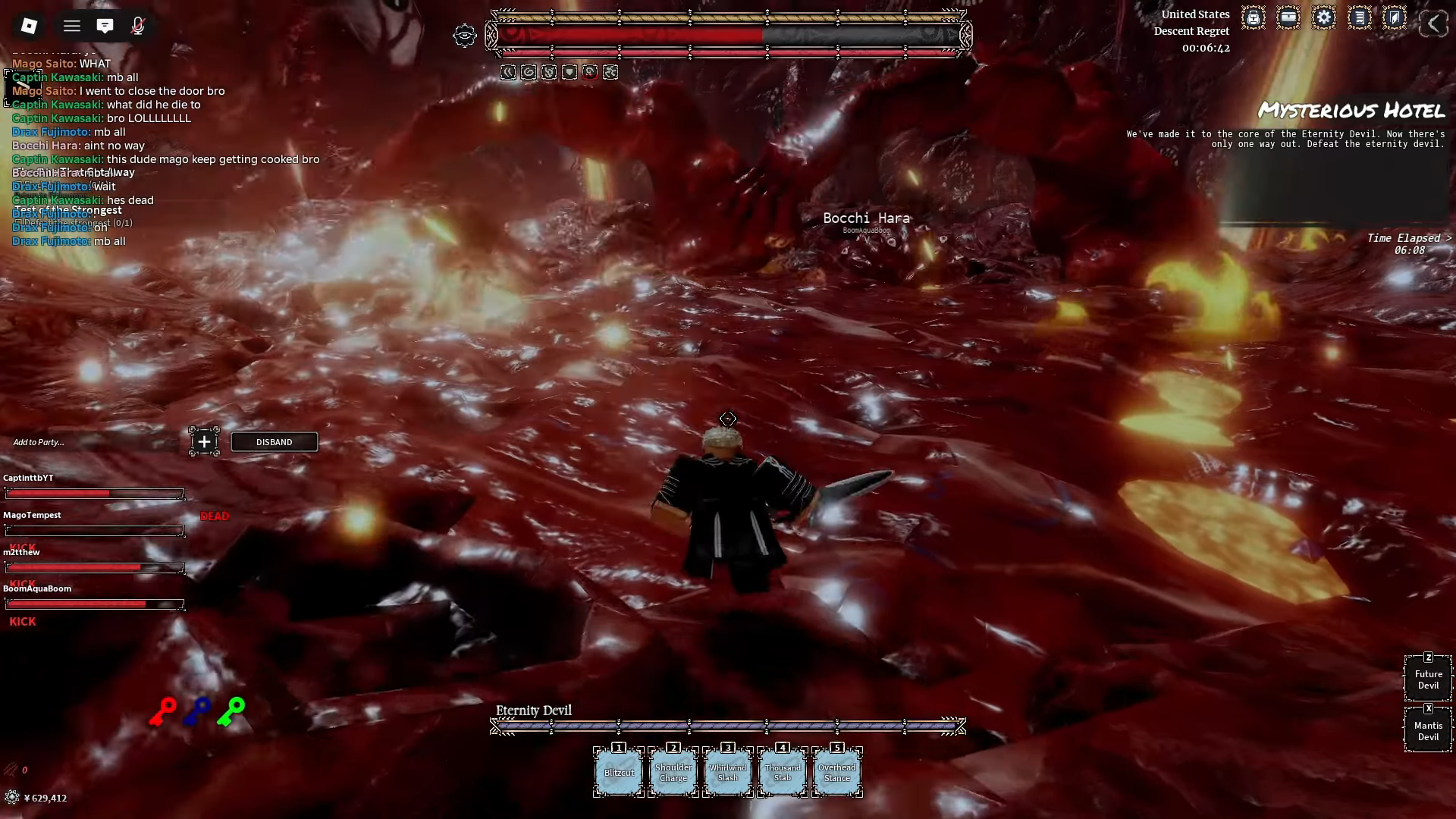
Task: Open the gear settings menu
Action: point(1323,18)
